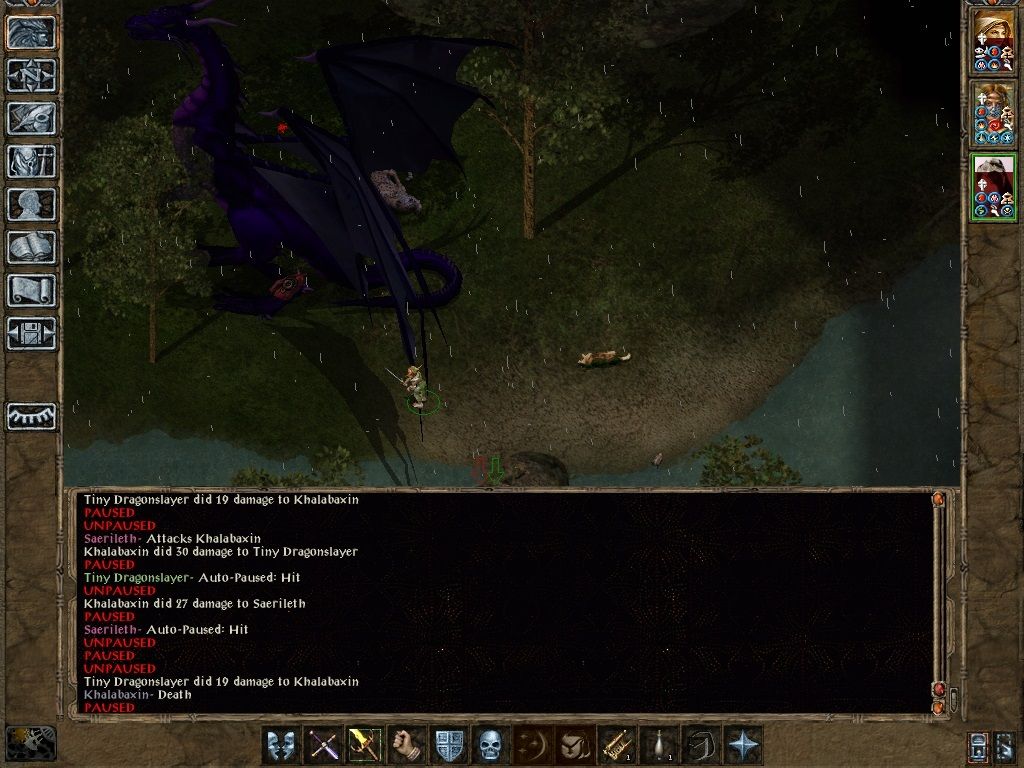Open the mage spellbook

click(31, 247)
